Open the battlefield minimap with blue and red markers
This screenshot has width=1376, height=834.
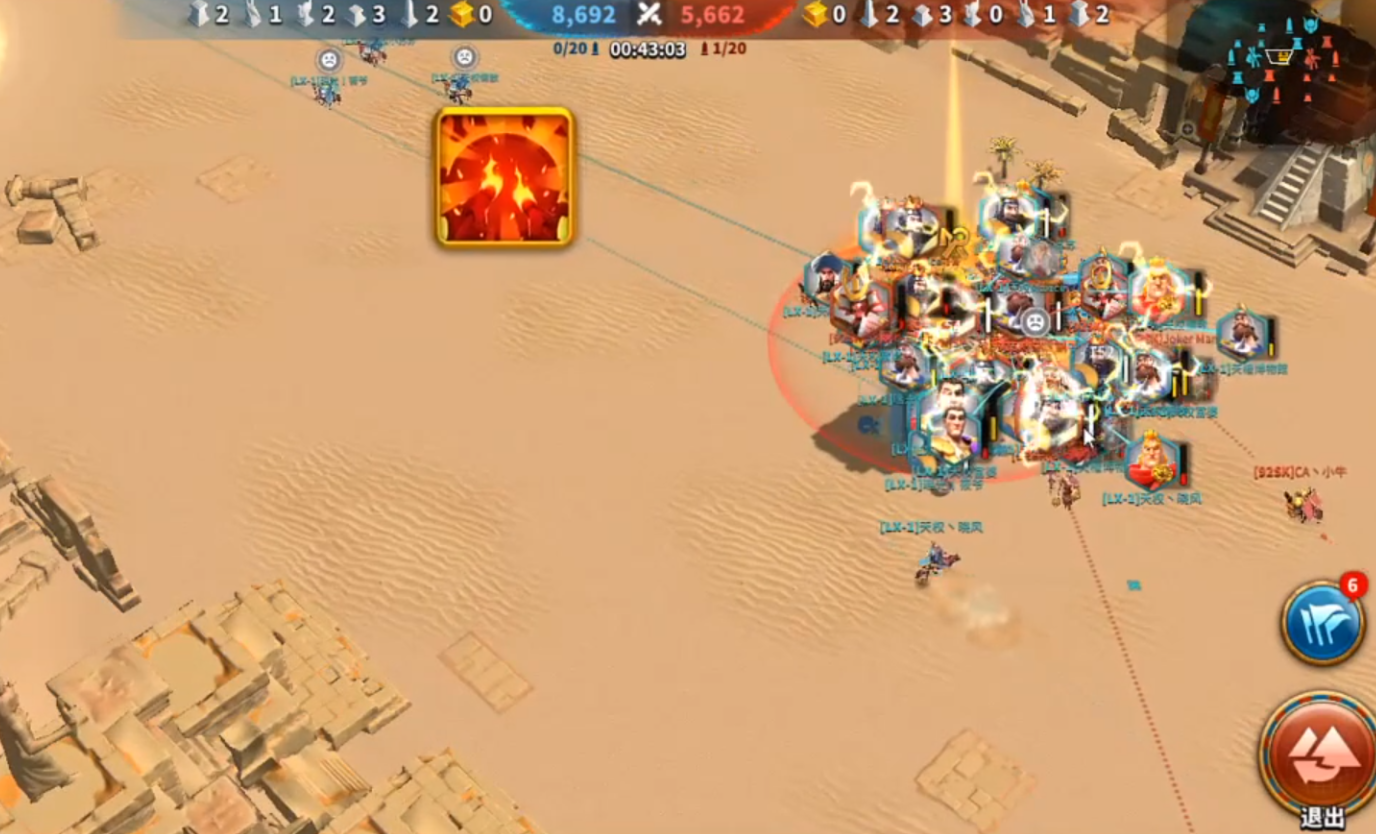pos(1279,62)
